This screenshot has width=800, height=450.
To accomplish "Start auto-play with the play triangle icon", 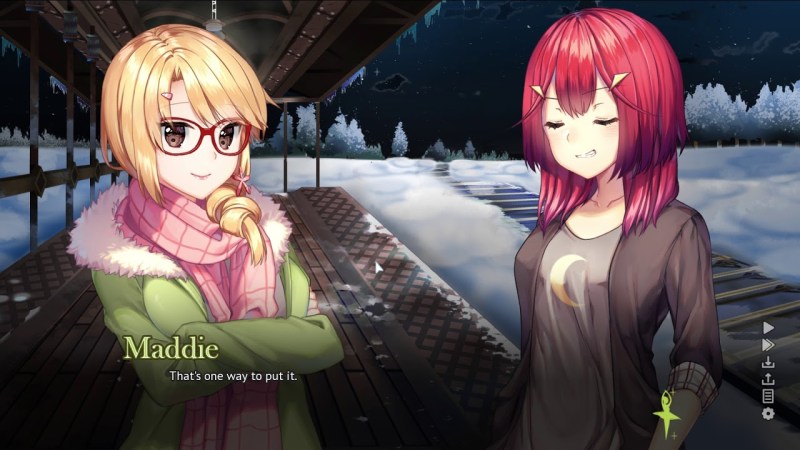I will pyautogui.click(x=768, y=327).
